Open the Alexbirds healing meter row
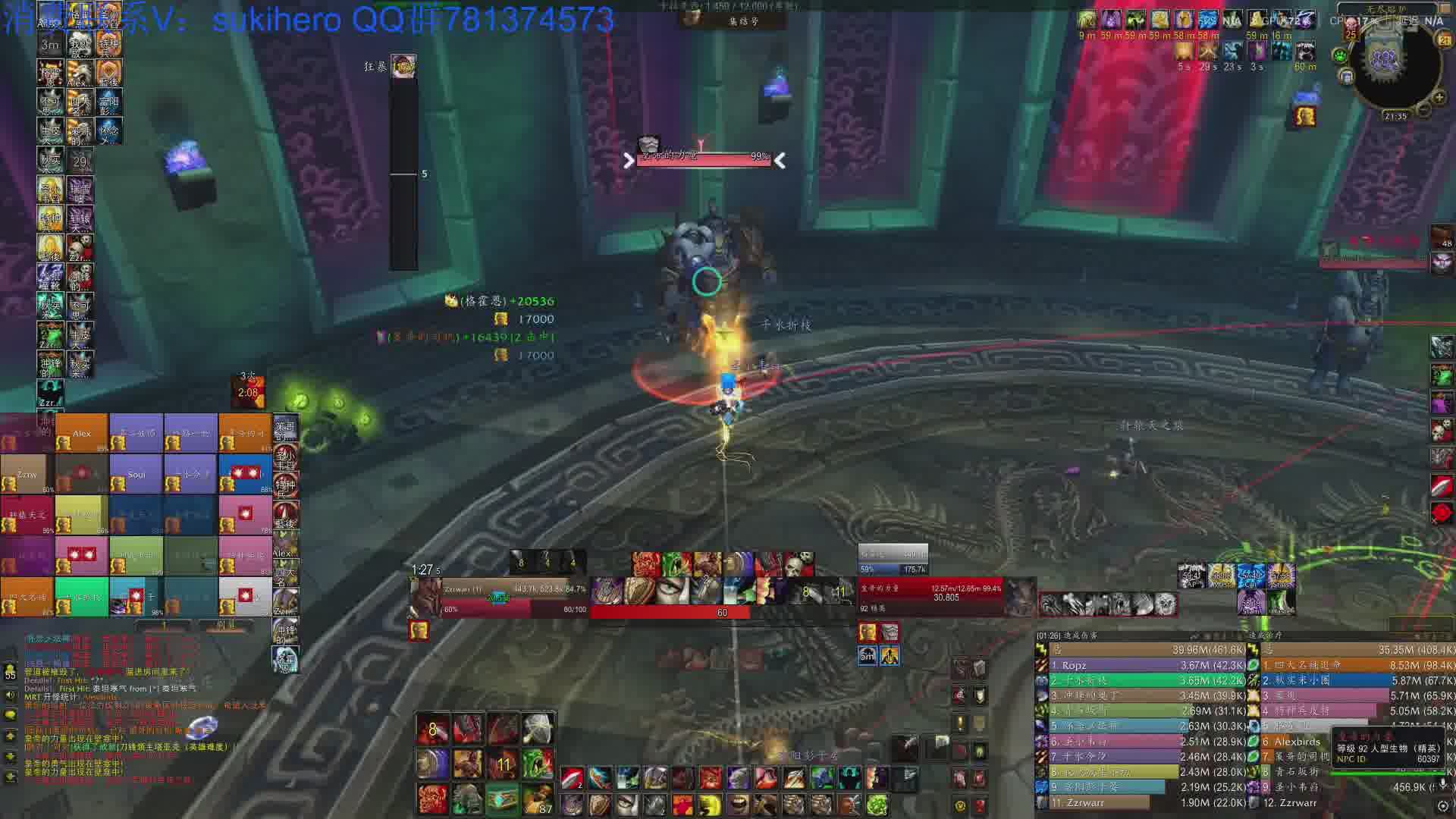 point(1297,742)
